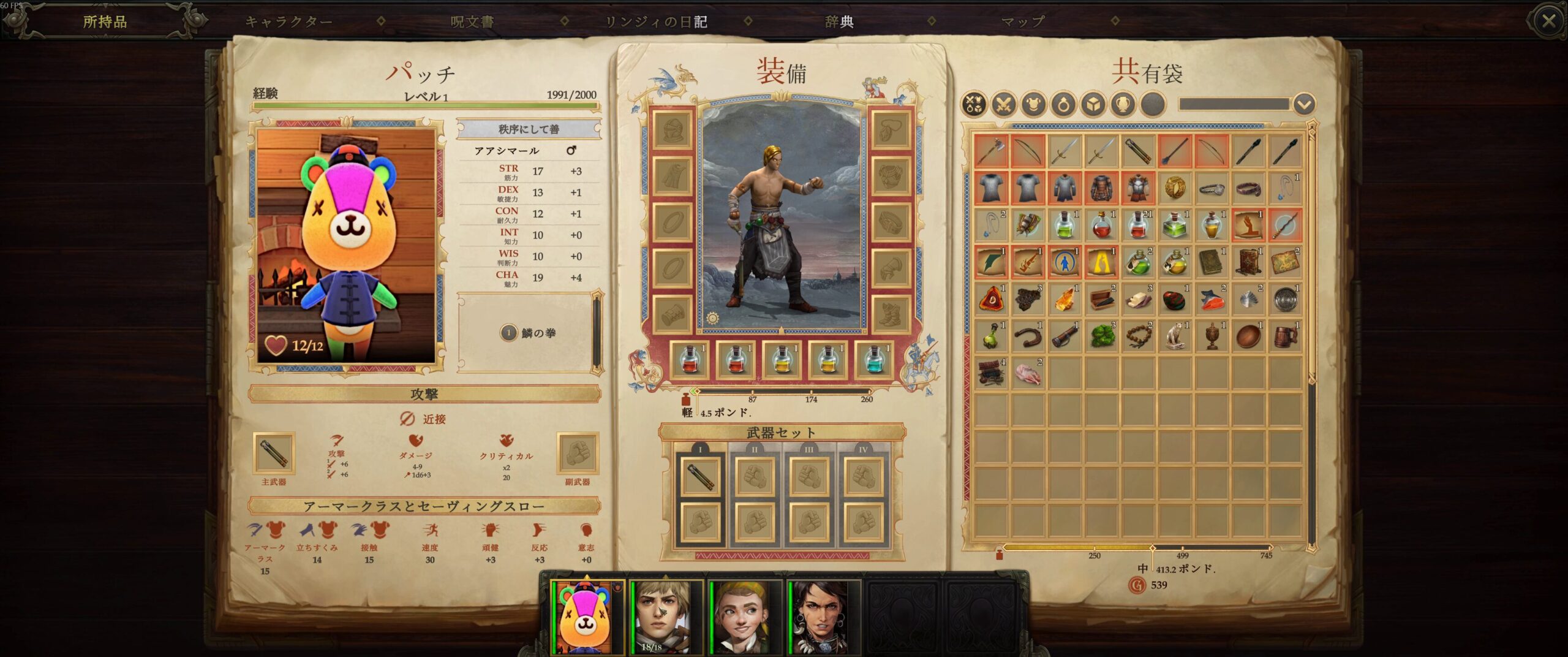Open the inventory sorting dropdown arrow

pyautogui.click(x=1304, y=105)
